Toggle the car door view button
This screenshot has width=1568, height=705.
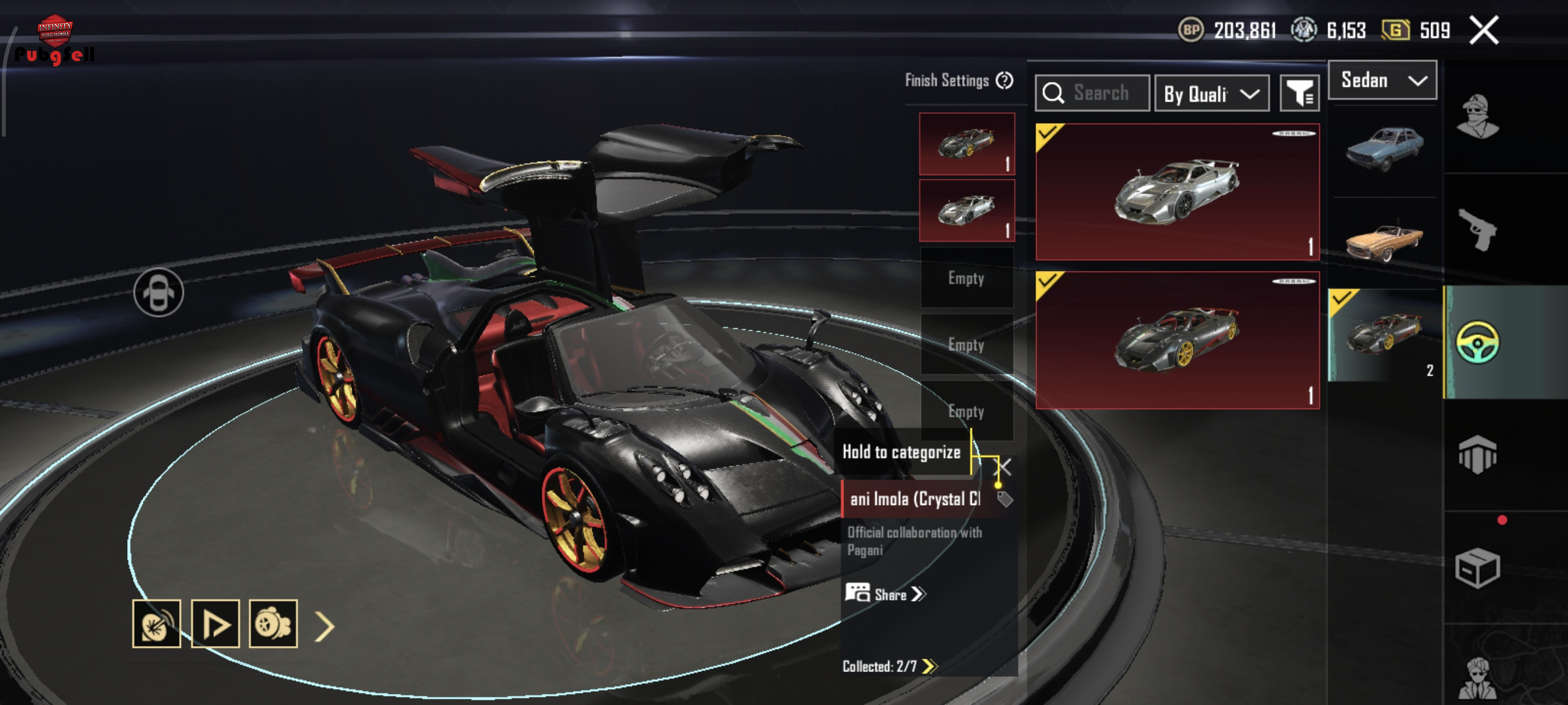(158, 292)
